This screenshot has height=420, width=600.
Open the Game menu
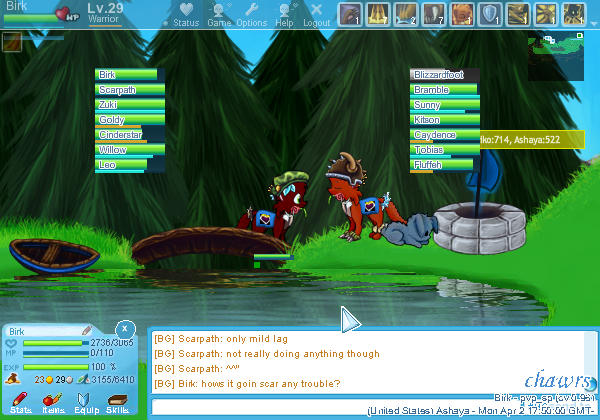[219, 14]
